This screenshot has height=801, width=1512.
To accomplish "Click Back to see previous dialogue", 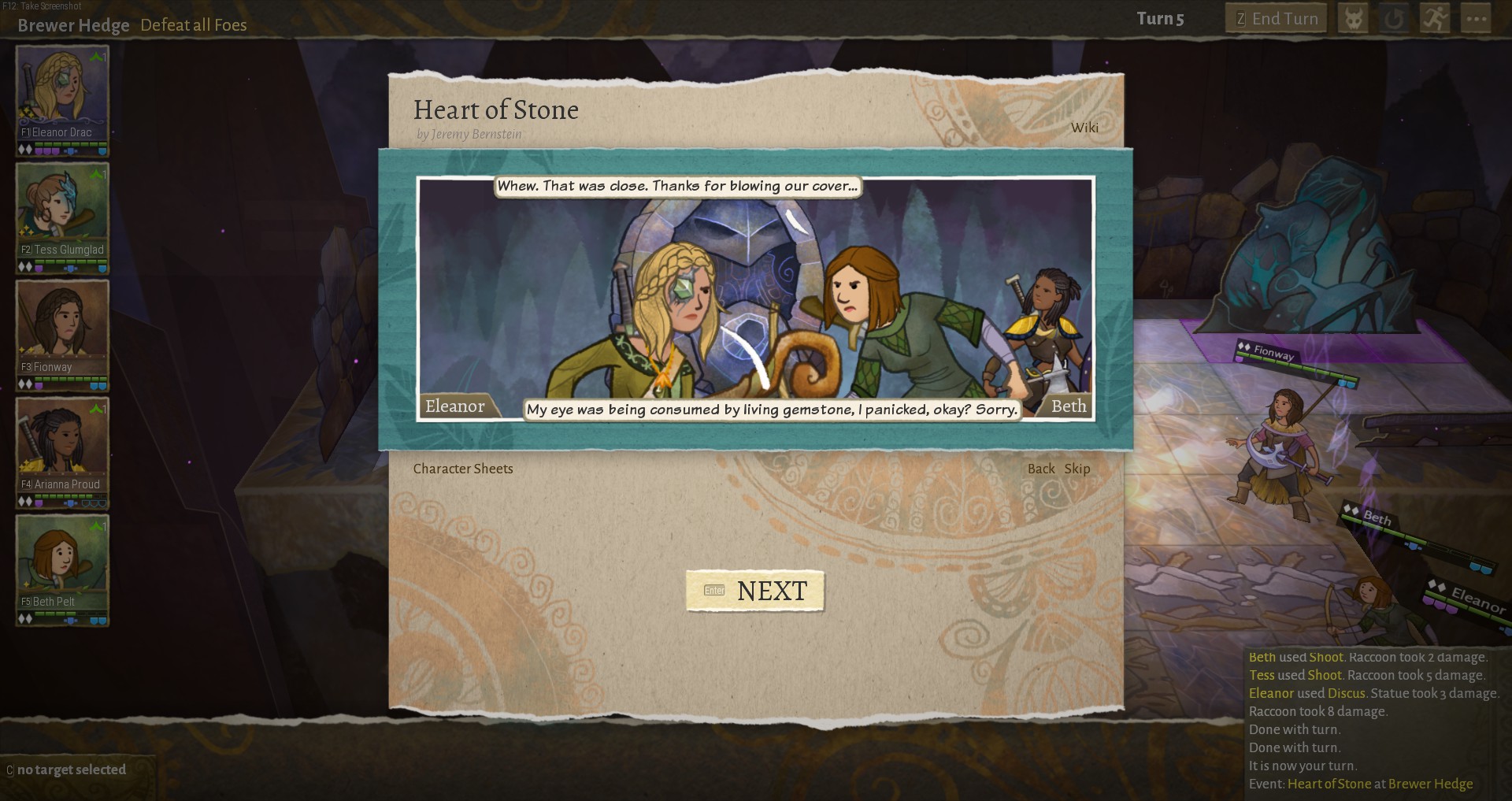I will (1039, 469).
